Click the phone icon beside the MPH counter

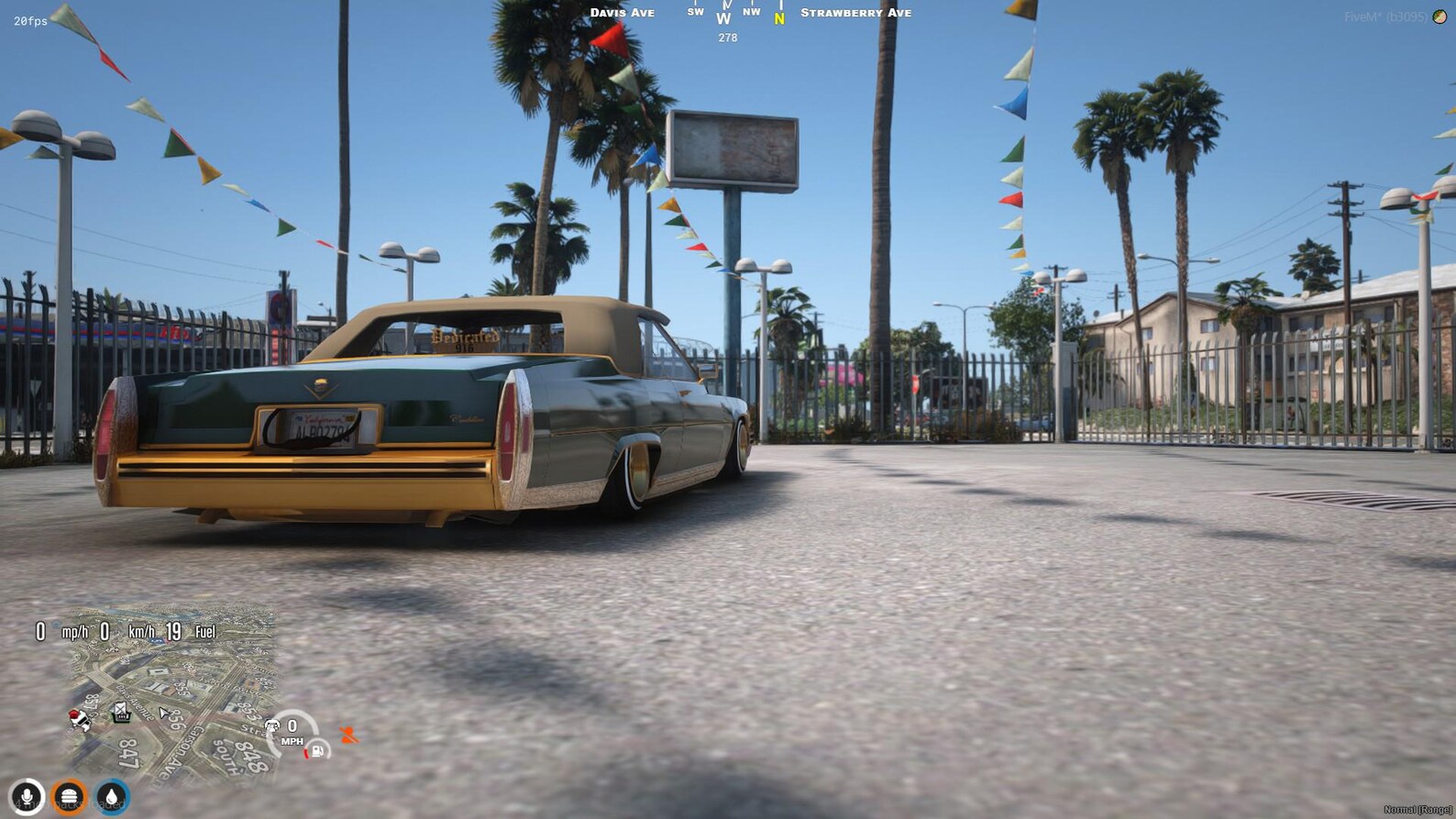pos(273,725)
